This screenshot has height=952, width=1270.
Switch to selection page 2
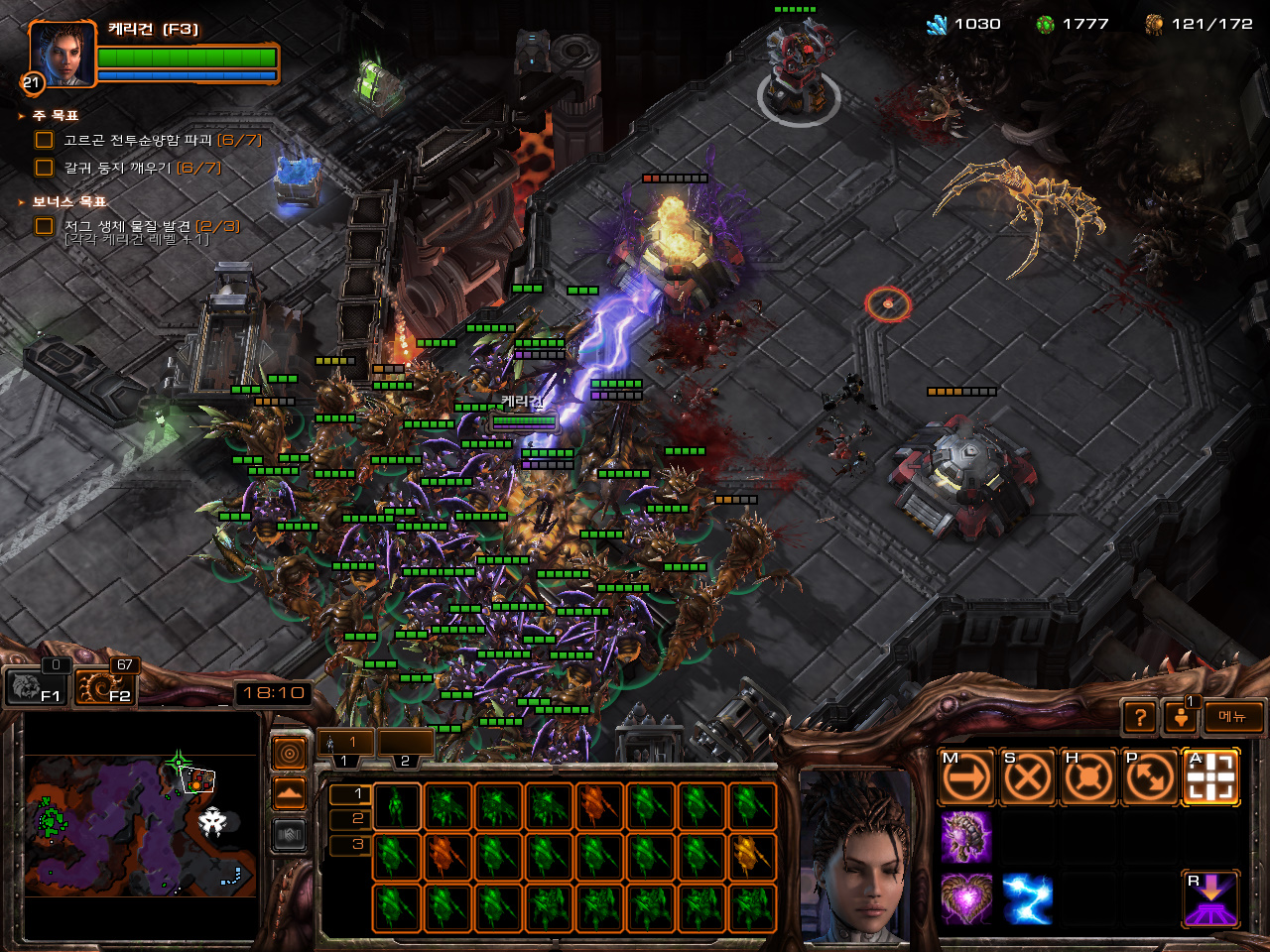point(357,819)
